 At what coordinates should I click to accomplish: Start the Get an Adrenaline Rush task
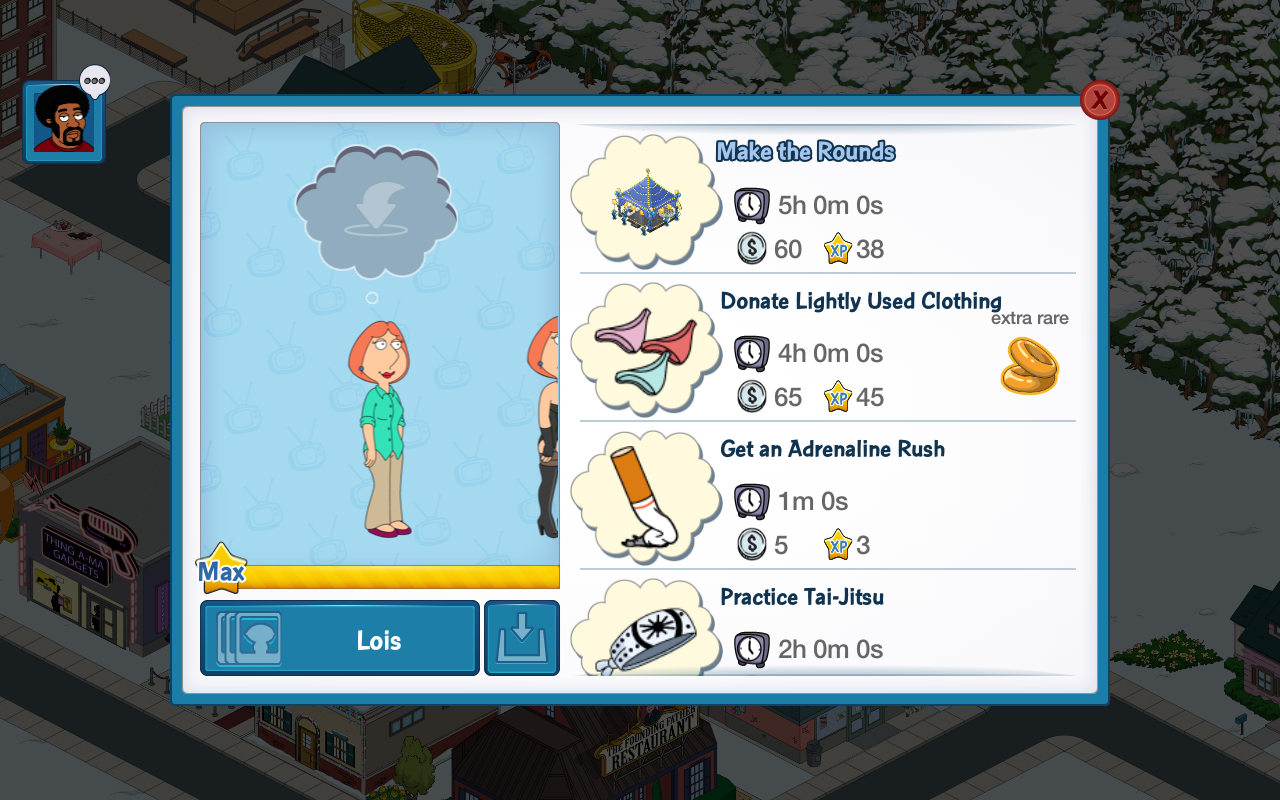pos(826,496)
